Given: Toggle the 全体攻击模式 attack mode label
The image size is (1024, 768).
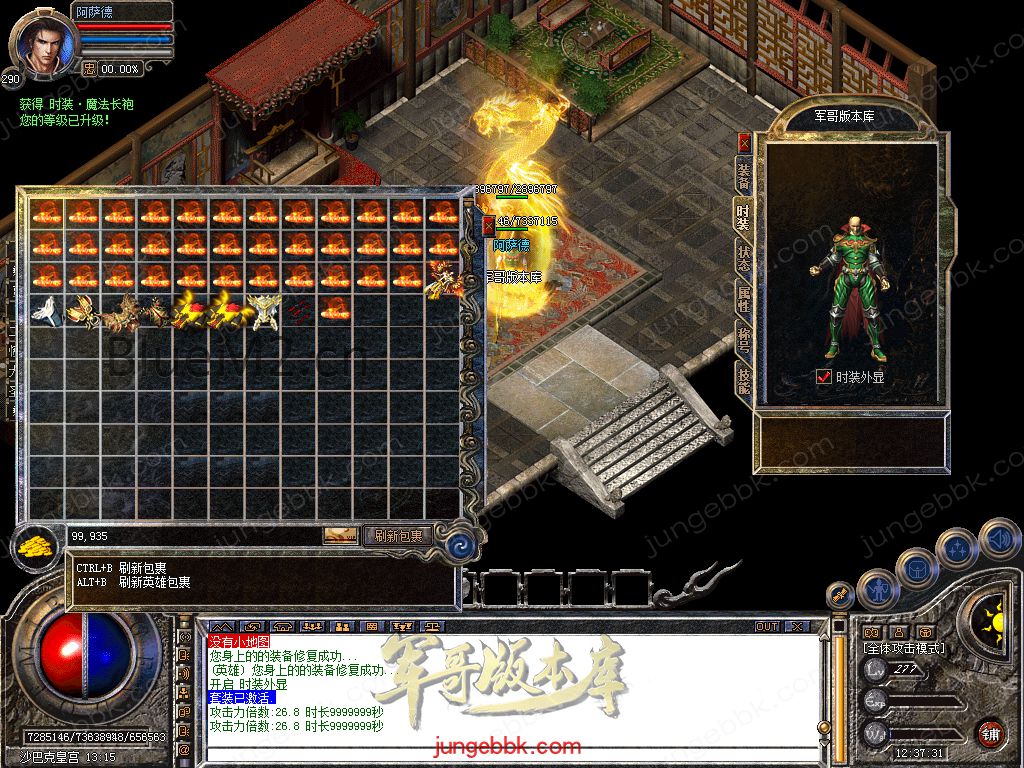Looking at the screenshot, I should (x=904, y=649).
